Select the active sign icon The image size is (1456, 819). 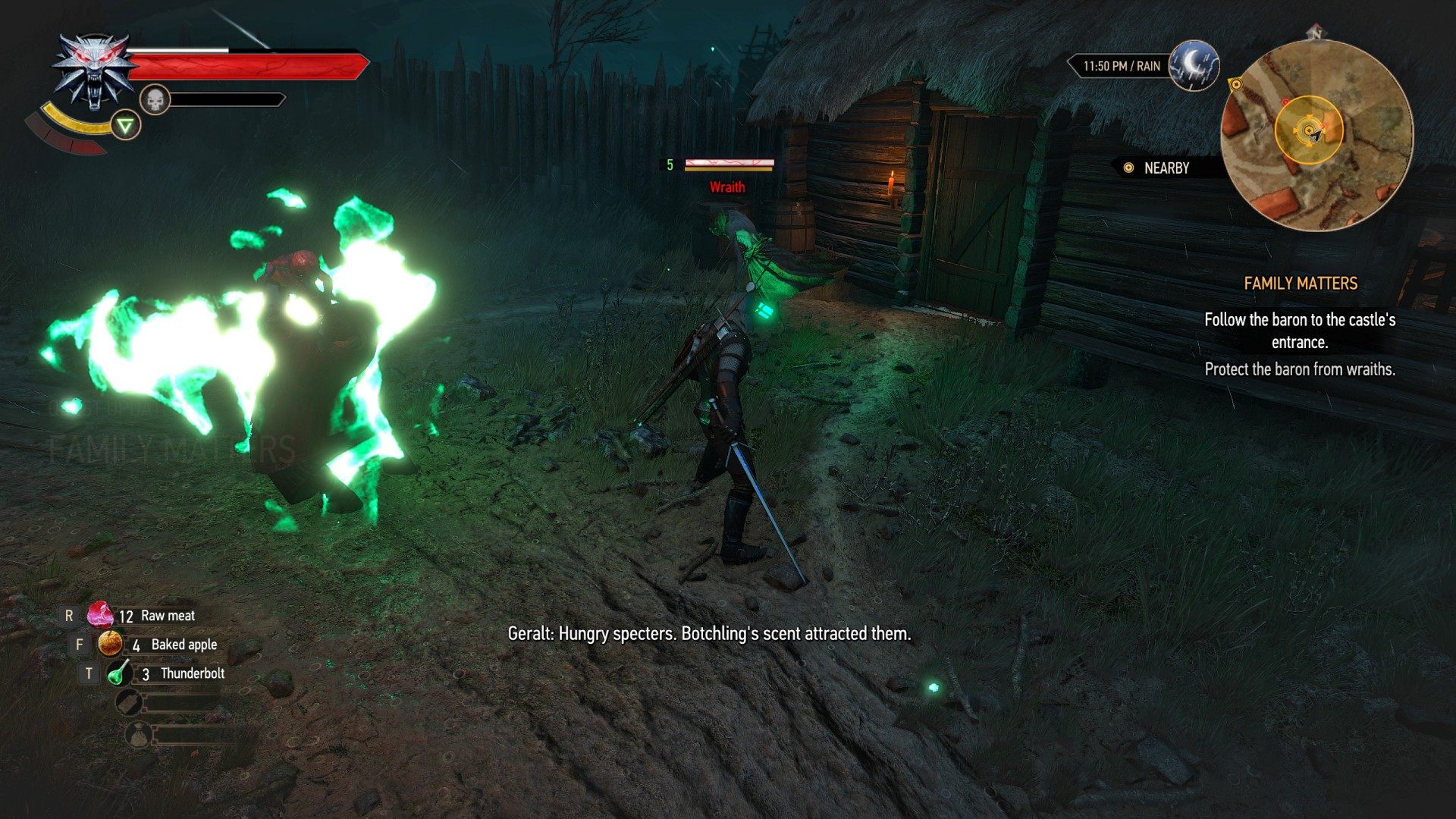point(126,125)
